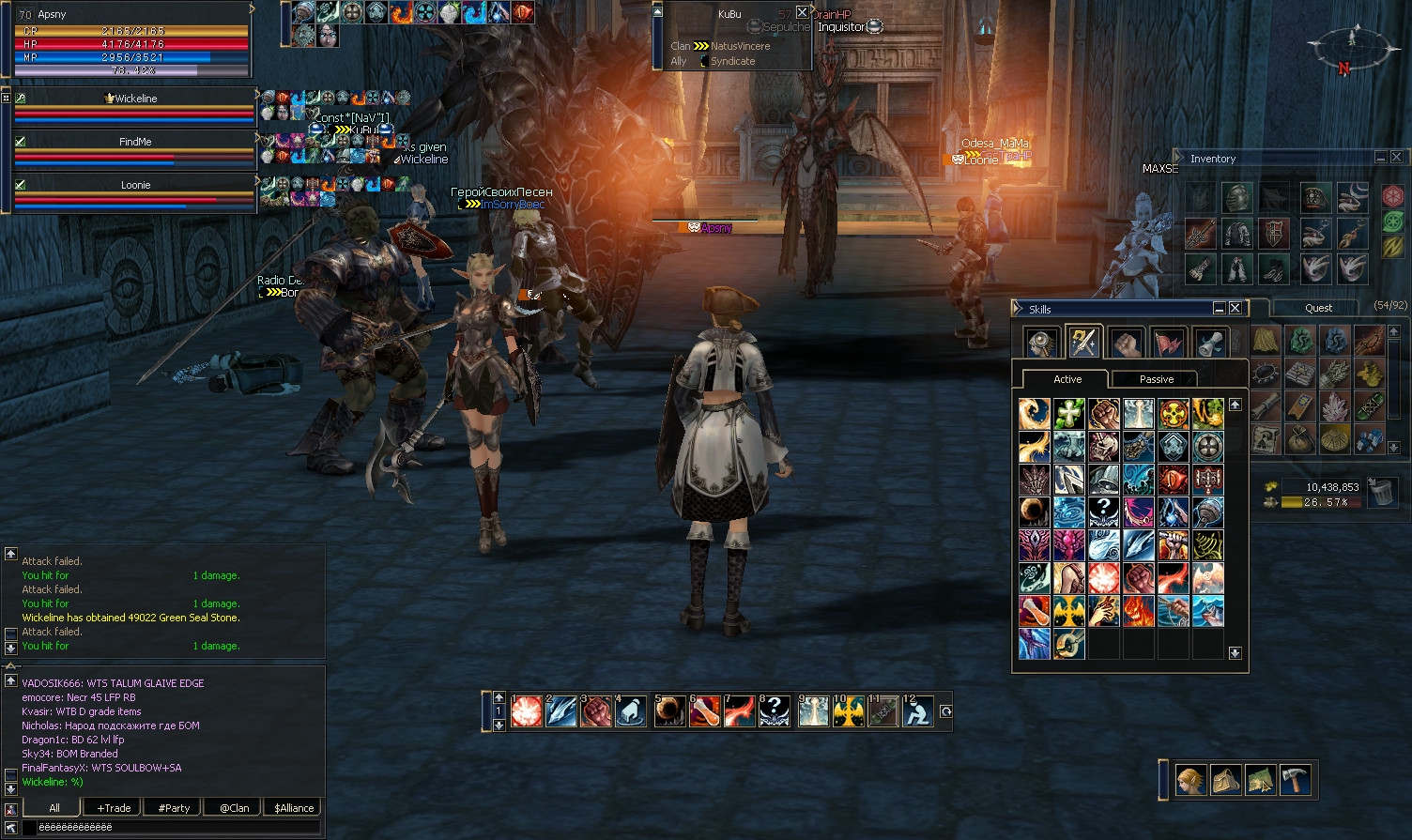Use the sitting figure skill in hotbar slot 12

pos(917,712)
